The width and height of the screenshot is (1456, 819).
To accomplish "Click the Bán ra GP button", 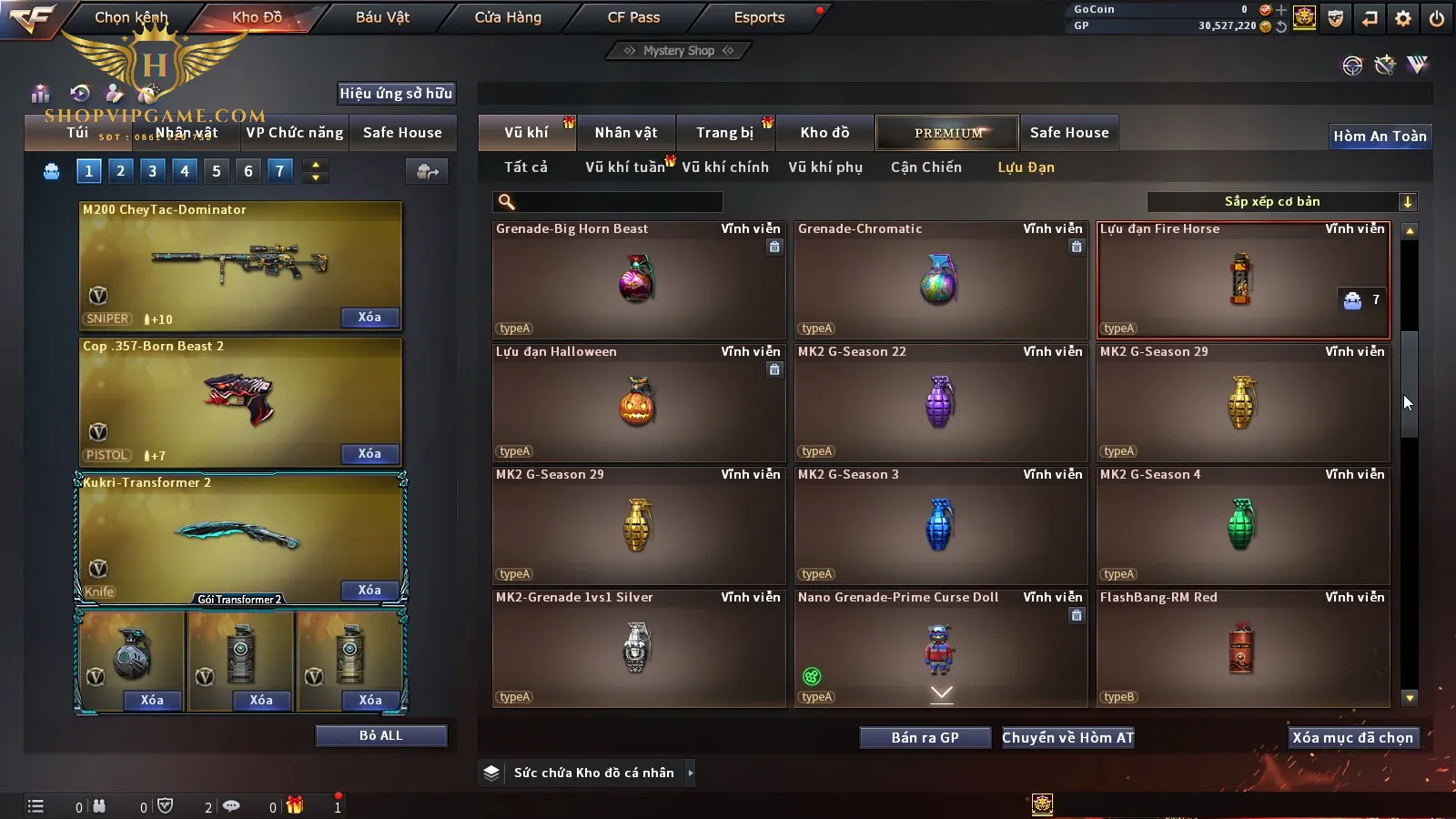I will pyautogui.click(x=925, y=738).
